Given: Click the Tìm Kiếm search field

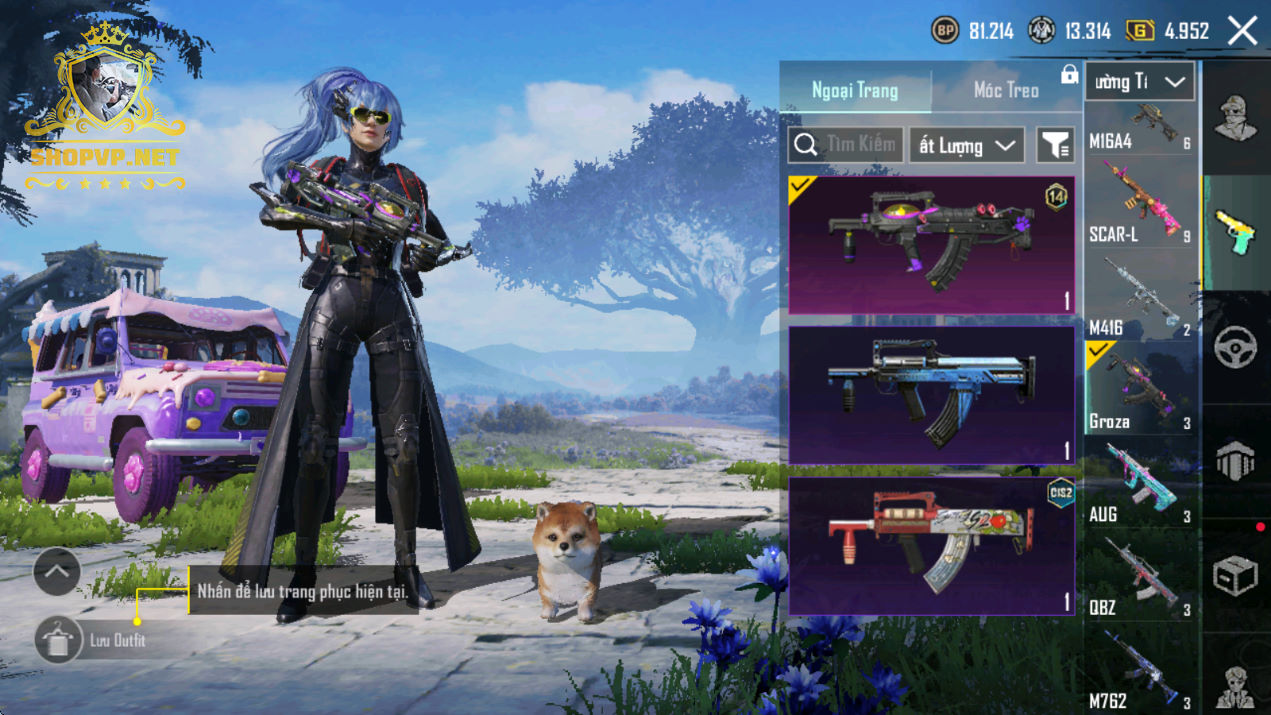Looking at the screenshot, I should click(x=846, y=145).
